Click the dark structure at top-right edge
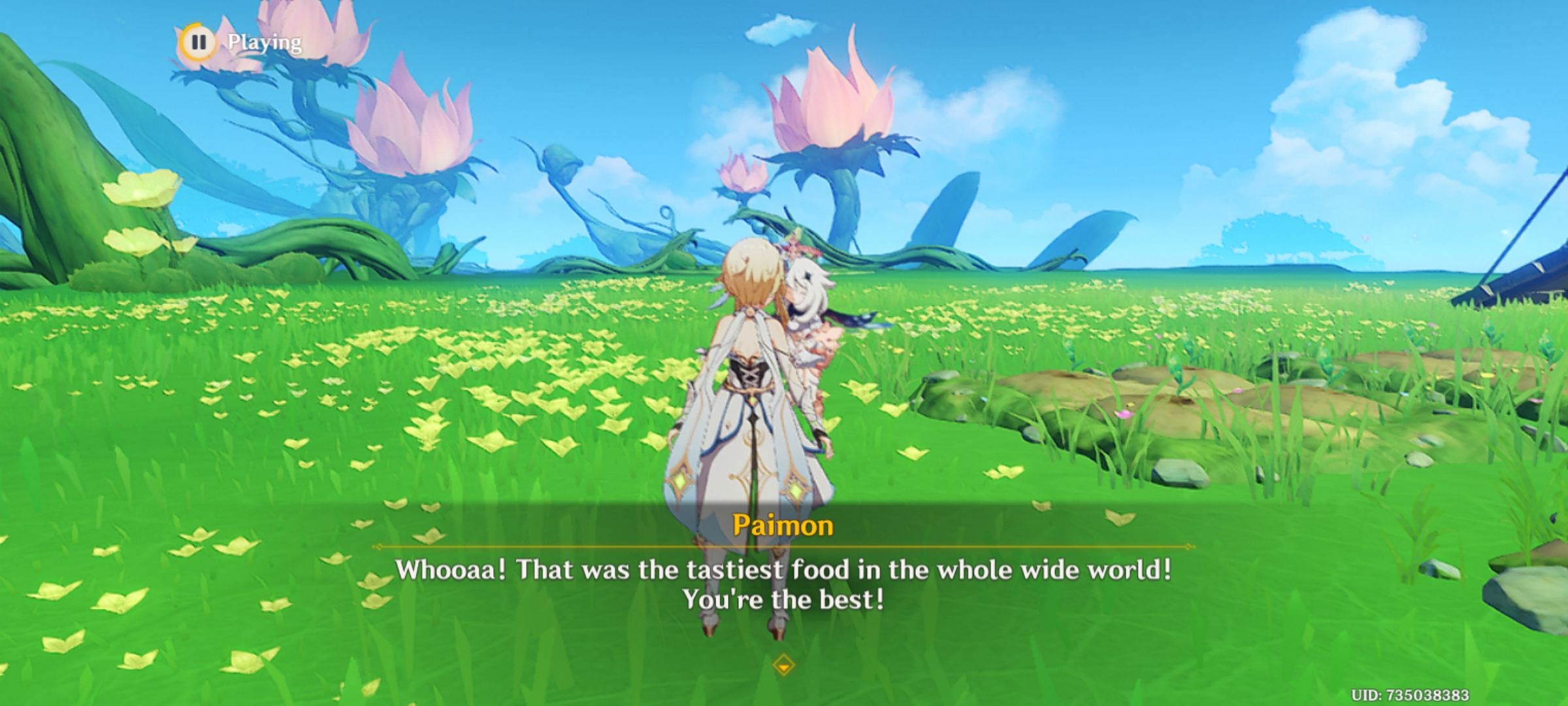 pyautogui.click(x=1535, y=281)
